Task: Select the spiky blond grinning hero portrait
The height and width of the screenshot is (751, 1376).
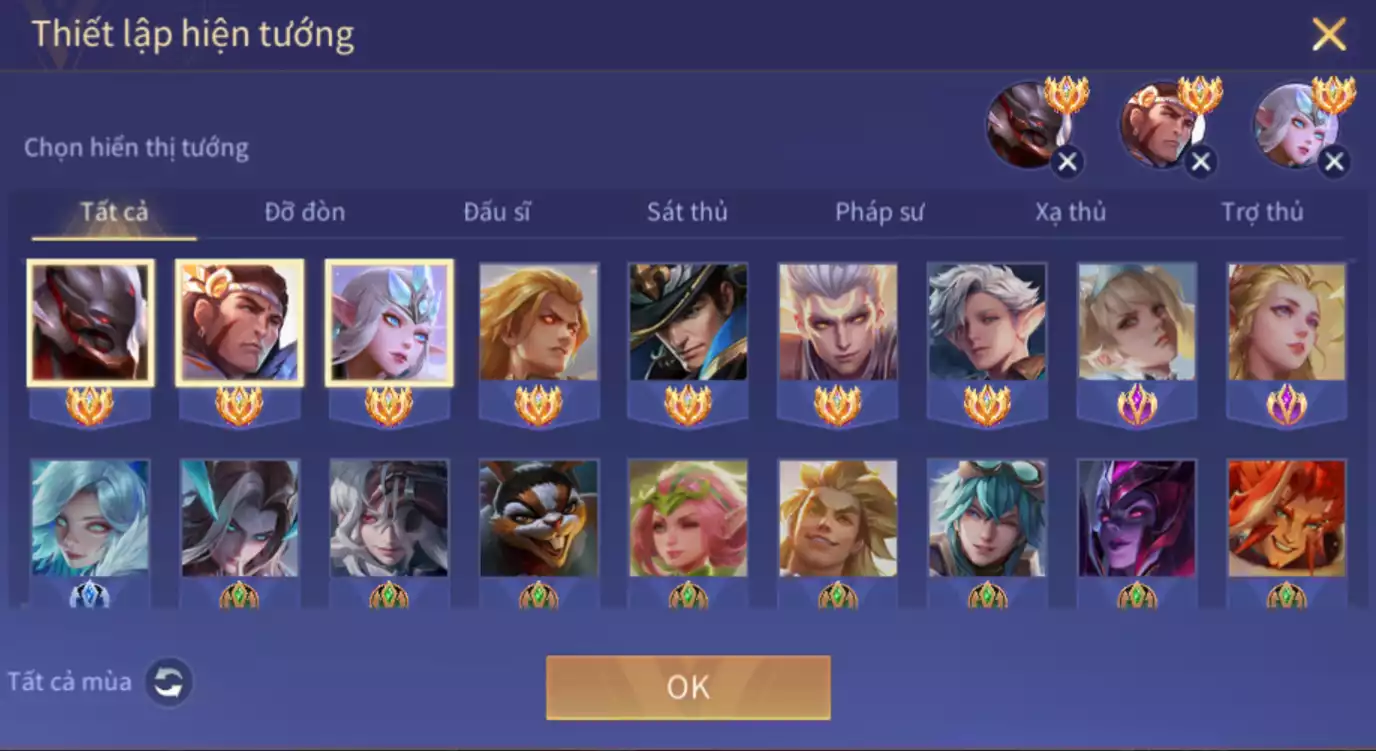Action: [x=838, y=518]
